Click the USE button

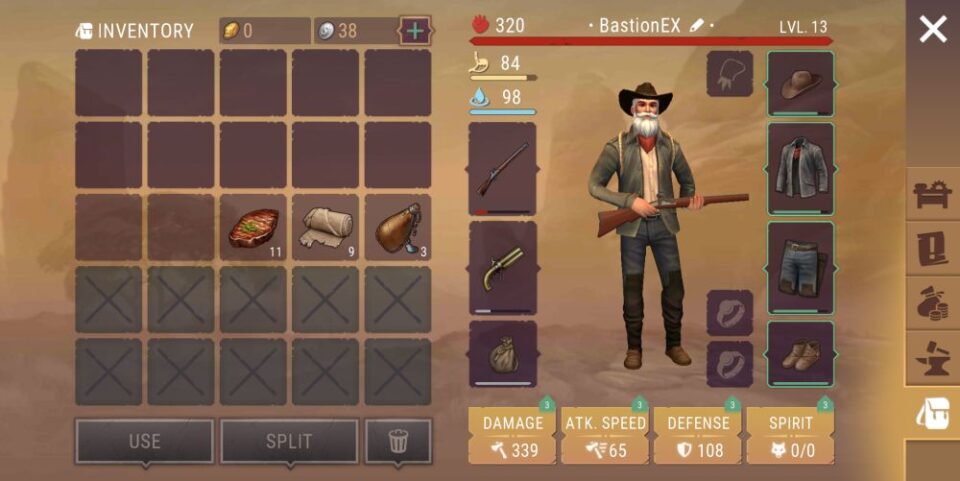pos(144,441)
